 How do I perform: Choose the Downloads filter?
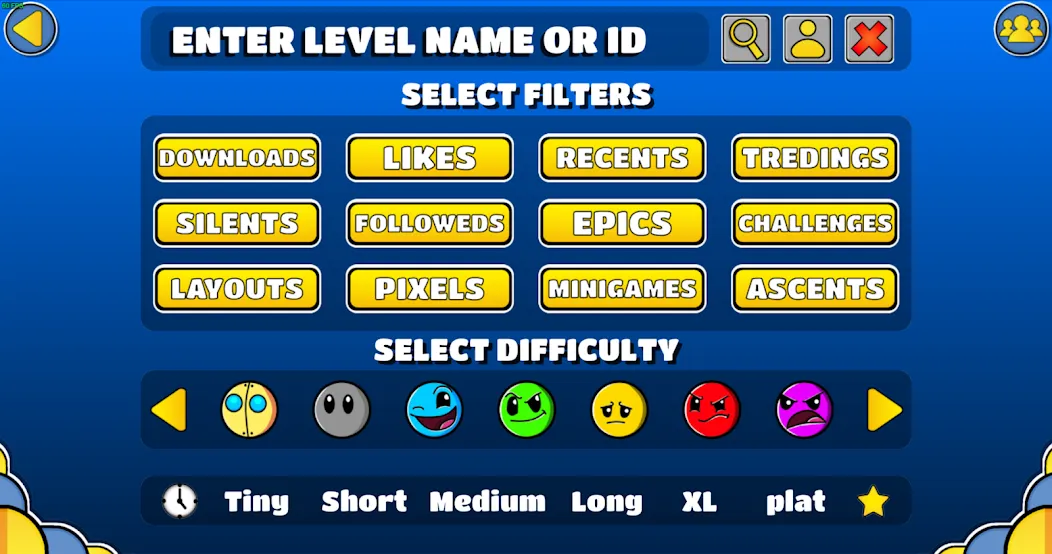pos(237,158)
